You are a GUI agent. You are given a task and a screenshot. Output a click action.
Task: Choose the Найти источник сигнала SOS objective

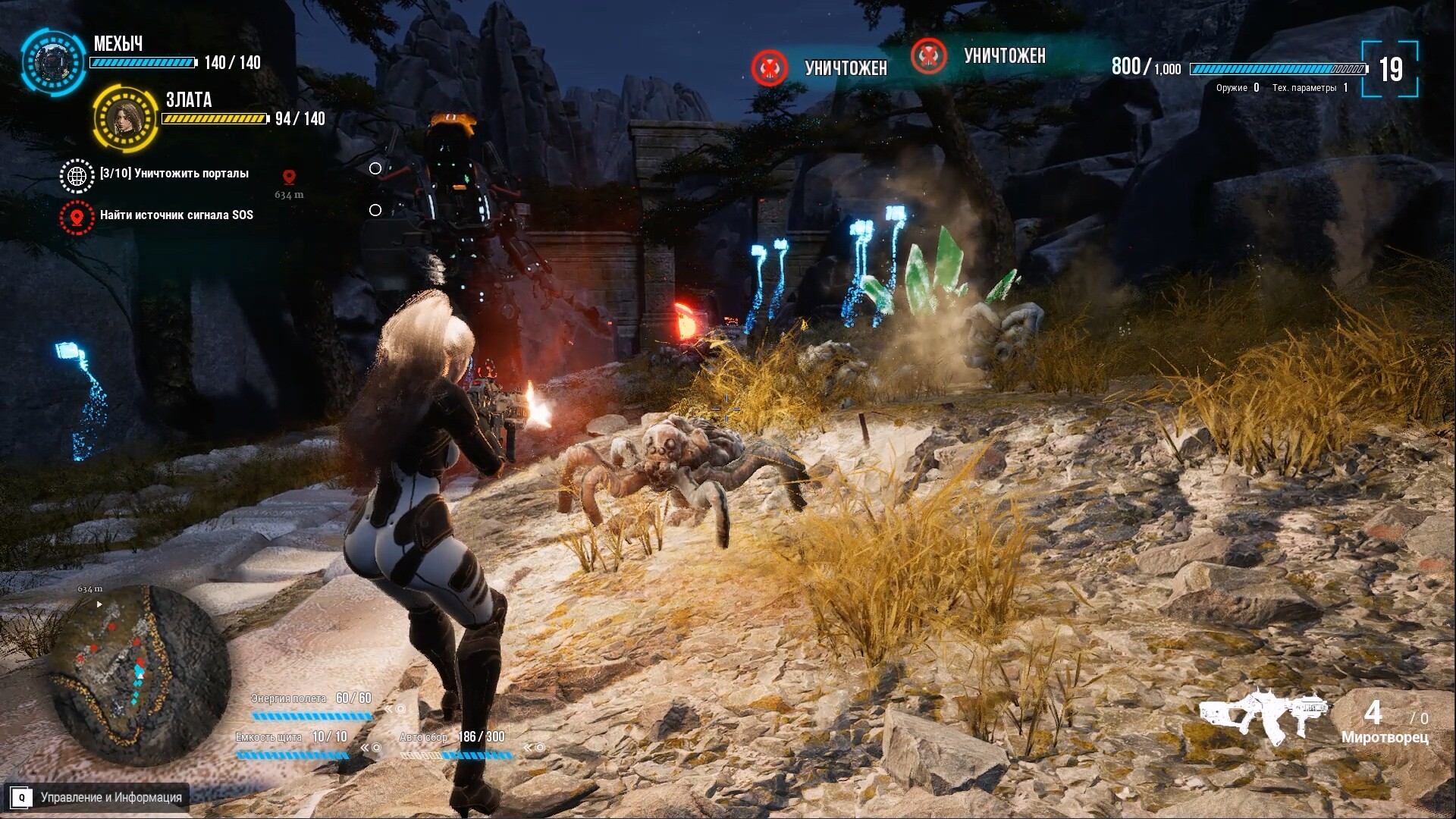click(x=176, y=215)
